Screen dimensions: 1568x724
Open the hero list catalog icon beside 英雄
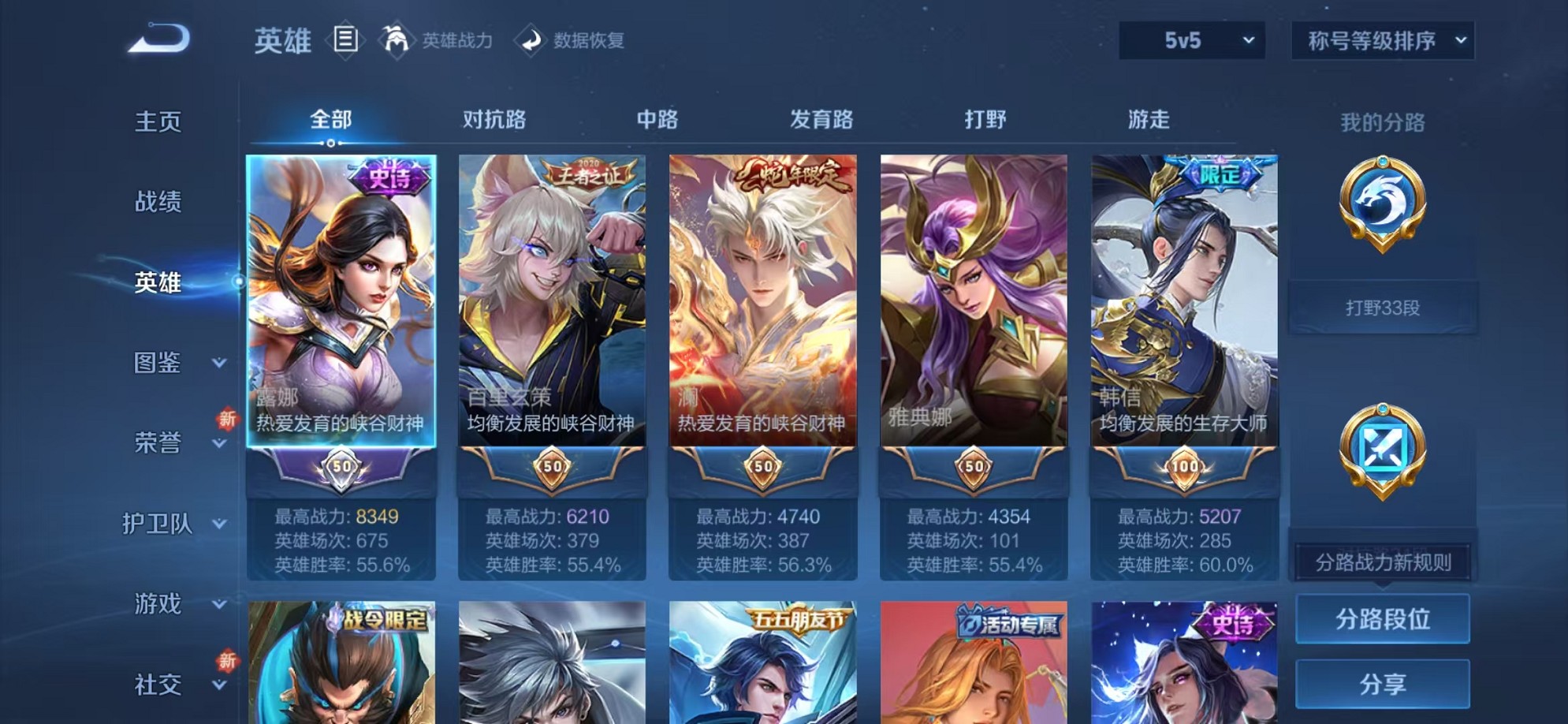tap(345, 39)
